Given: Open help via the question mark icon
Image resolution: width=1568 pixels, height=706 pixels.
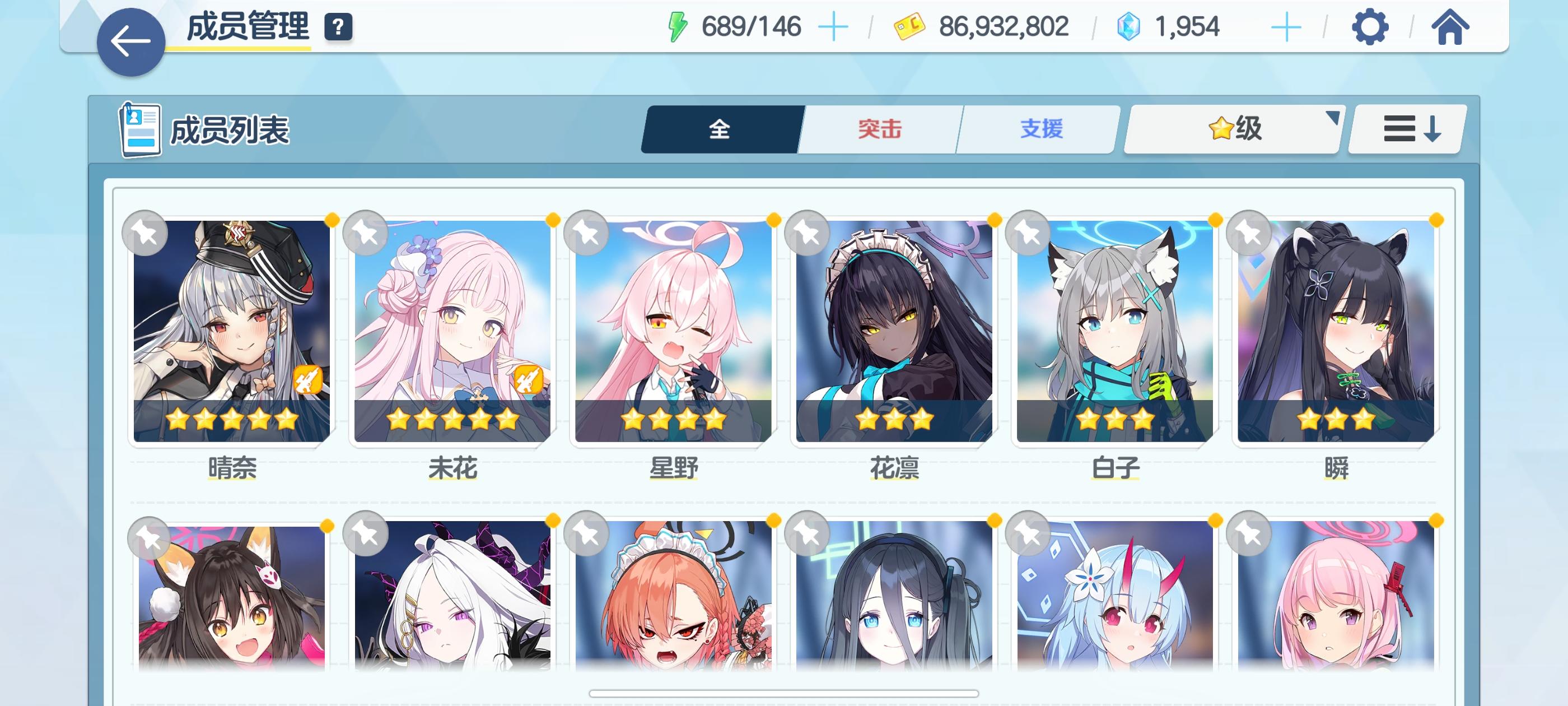Looking at the screenshot, I should (340, 27).
